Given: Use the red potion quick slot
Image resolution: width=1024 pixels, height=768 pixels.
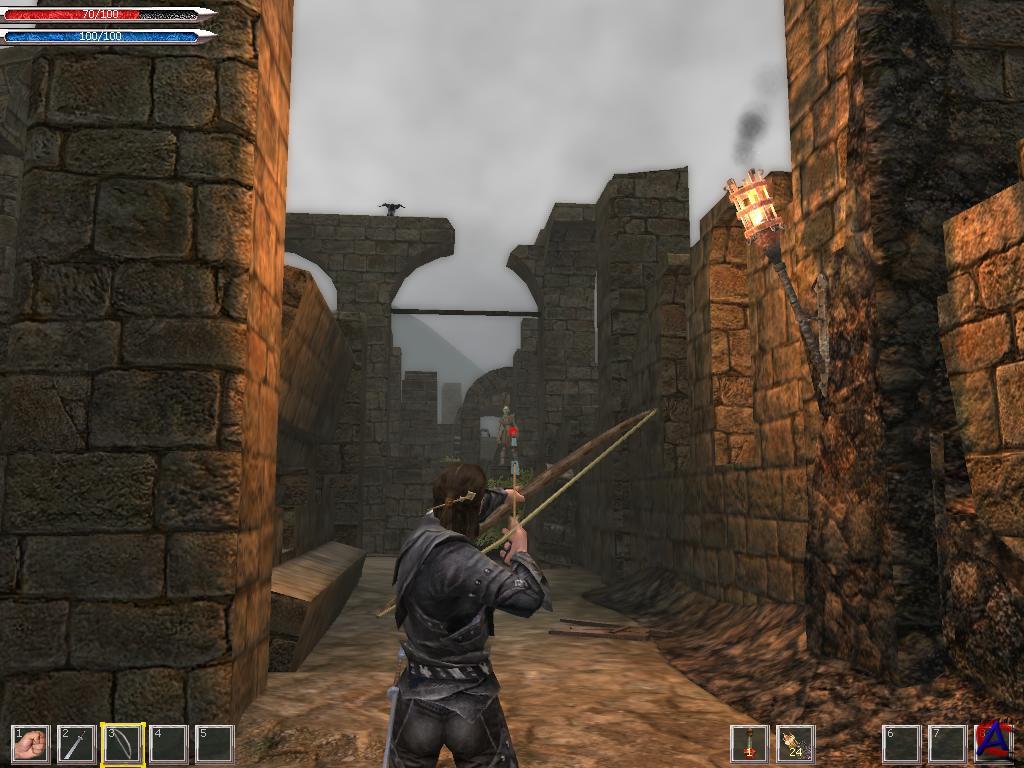Looking at the screenshot, I should pyautogui.click(x=749, y=744).
